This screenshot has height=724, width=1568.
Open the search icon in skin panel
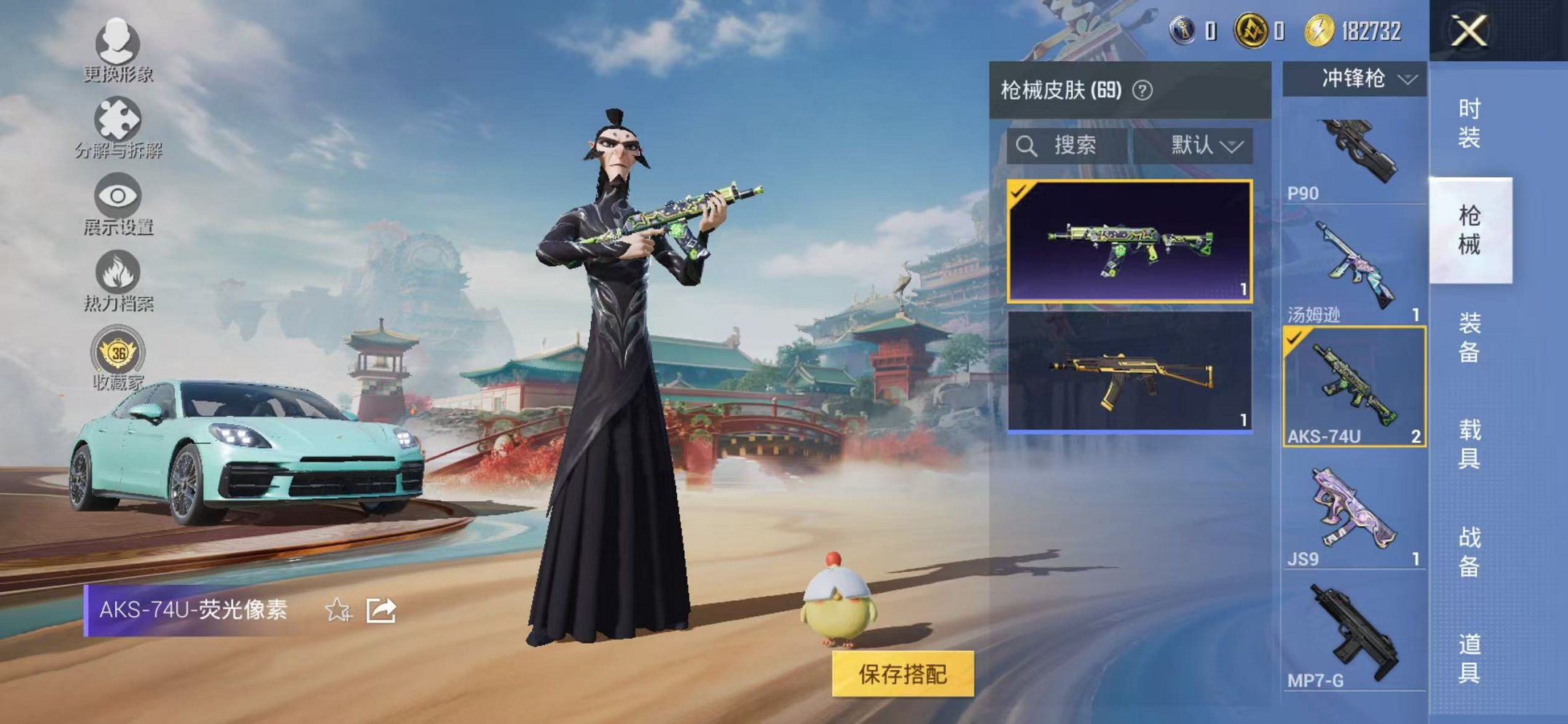click(1027, 146)
